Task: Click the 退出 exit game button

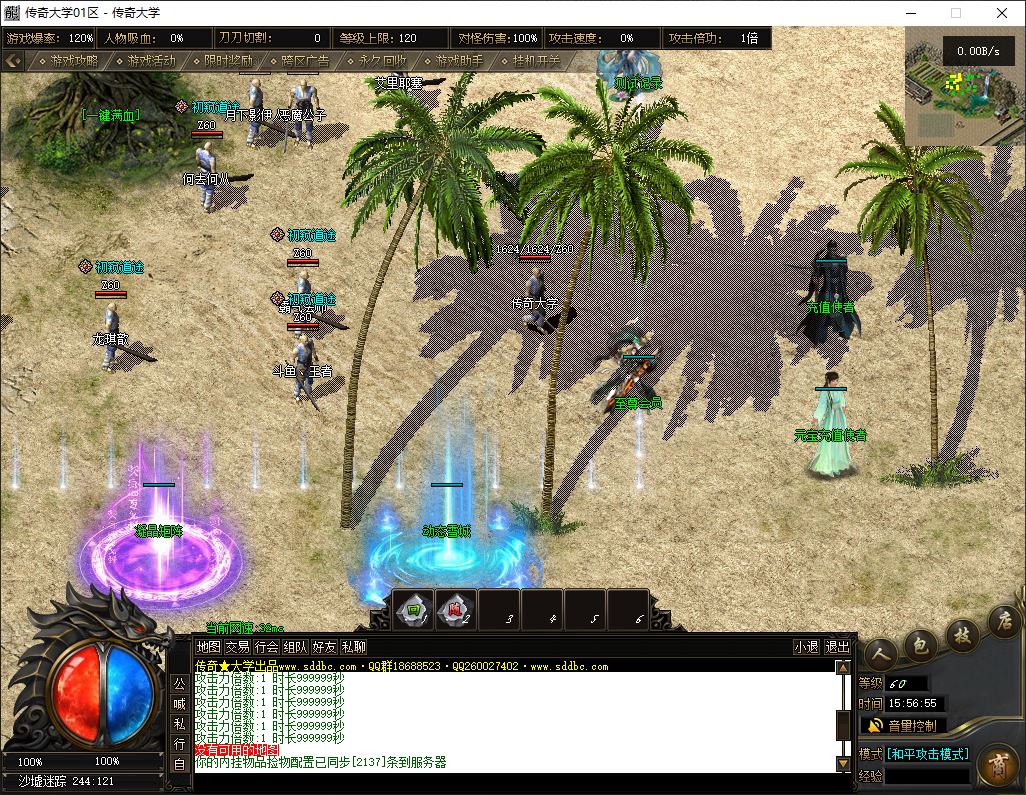Action: [837, 647]
